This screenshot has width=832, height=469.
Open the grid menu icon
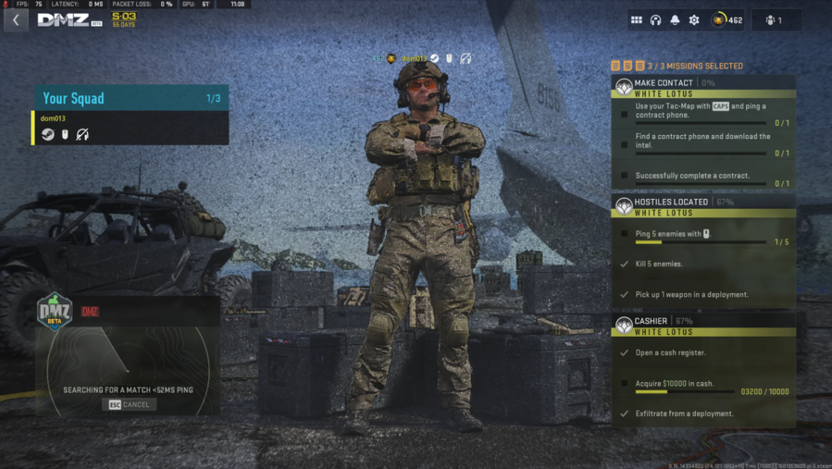click(x=636, y=20)
